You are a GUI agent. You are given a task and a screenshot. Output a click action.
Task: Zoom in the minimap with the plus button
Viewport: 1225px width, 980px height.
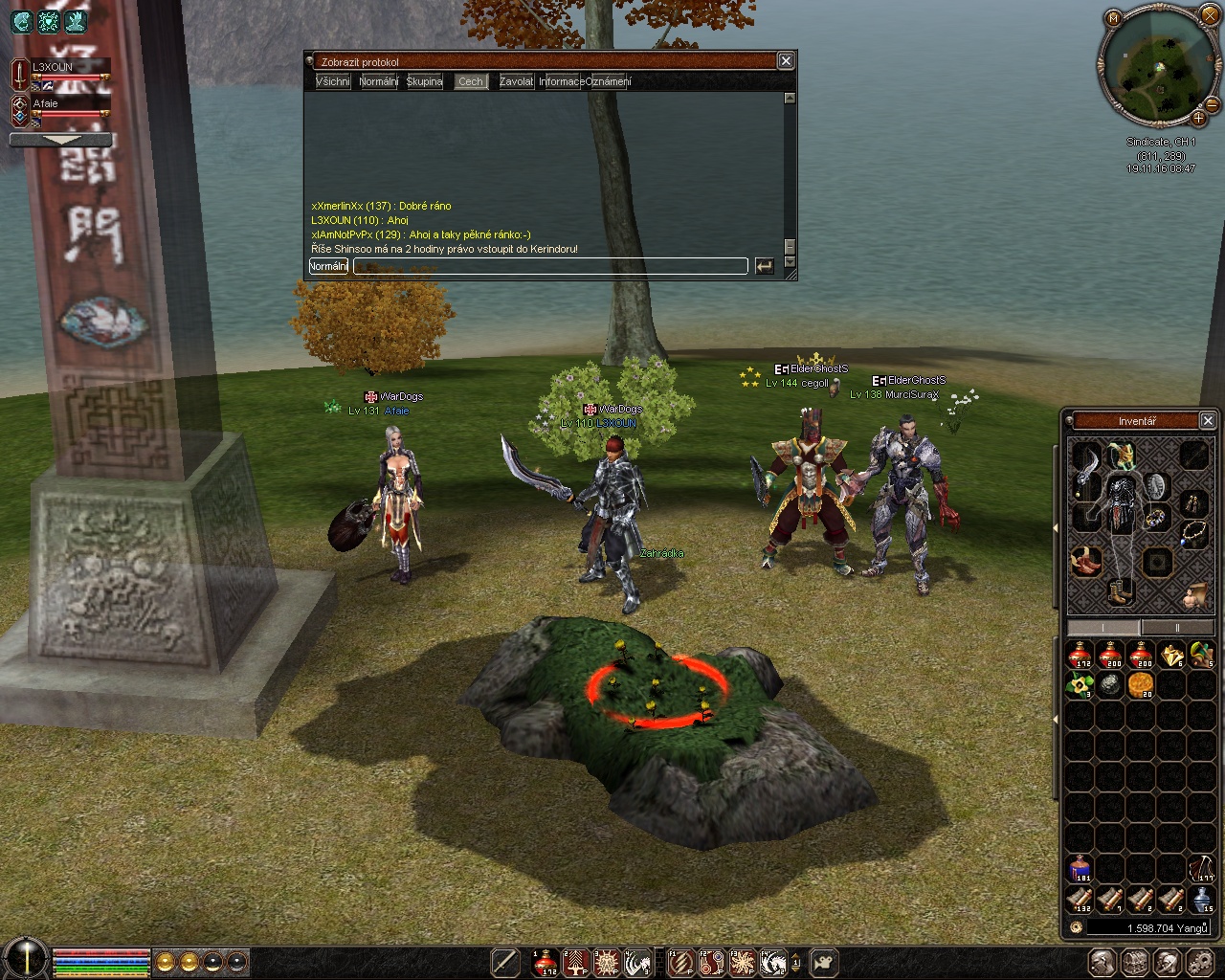point(1198,119)
